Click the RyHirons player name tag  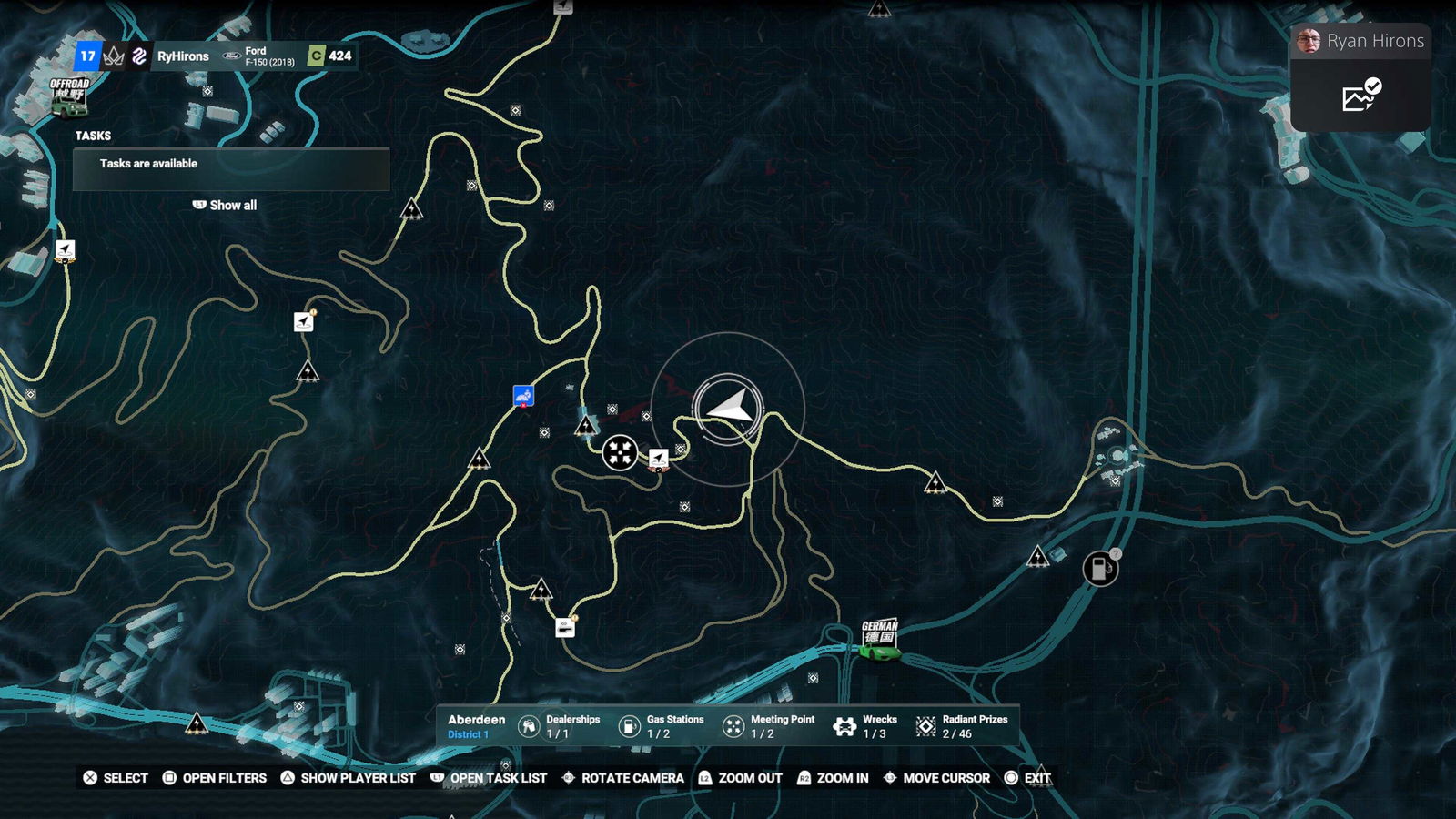pyautogui.click(x=183, y=56)
